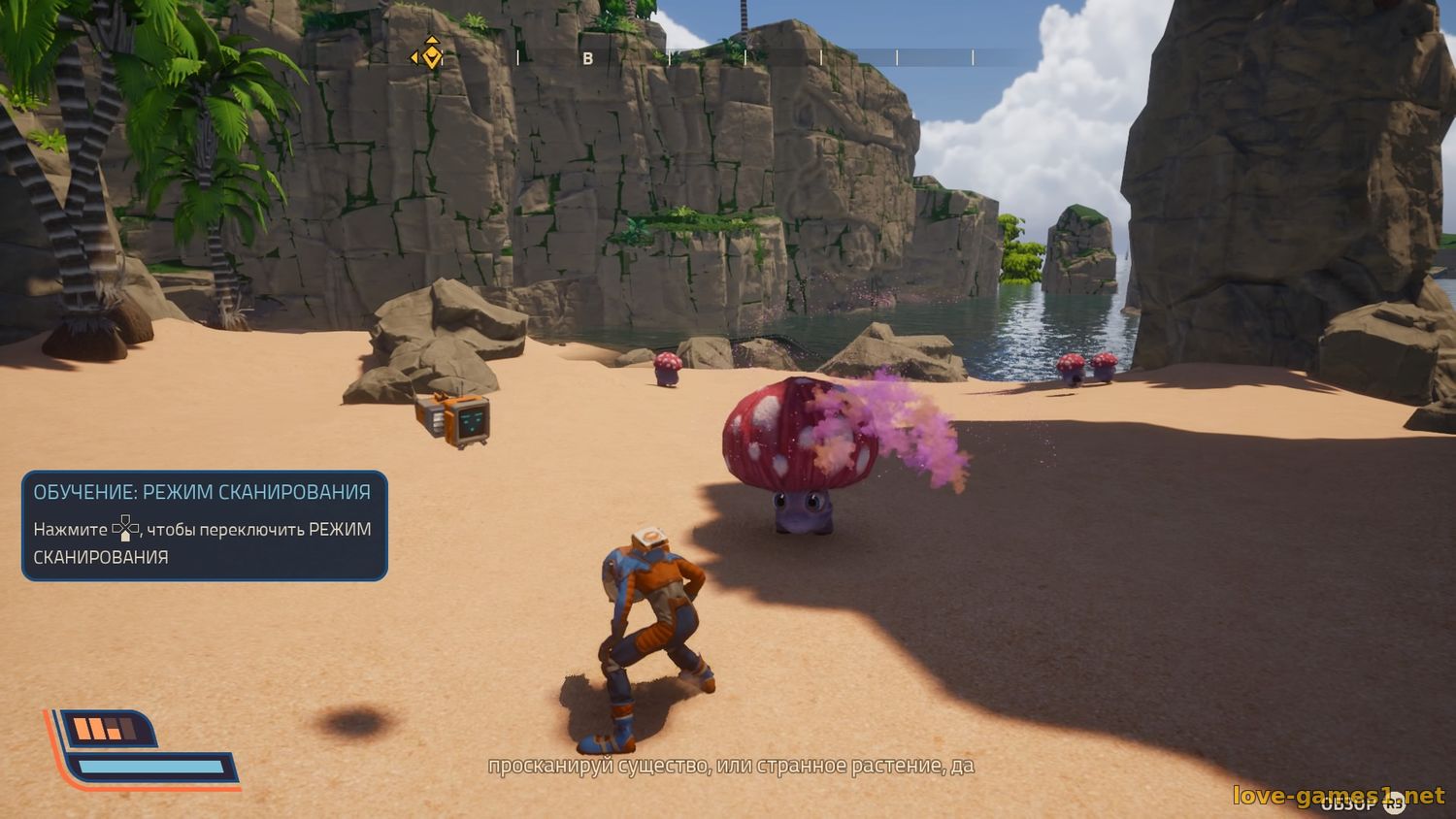Click the yellow objective marker on the compass

click(431, 56)
